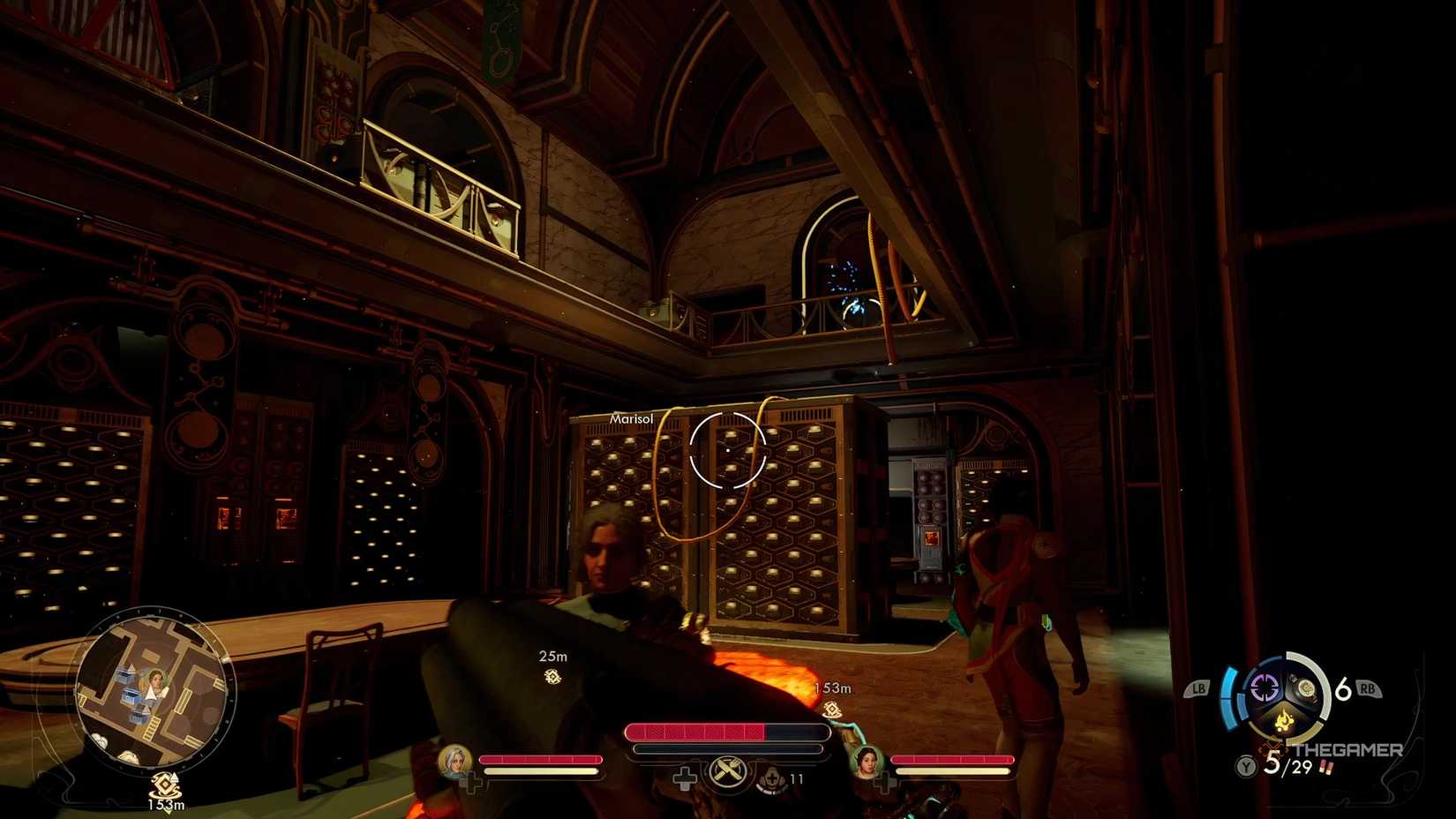Image resolution: width=1456 pixels, height=819 pixels.
Task: Click the 153m side quest marker icon
Action: click(831, 709)
